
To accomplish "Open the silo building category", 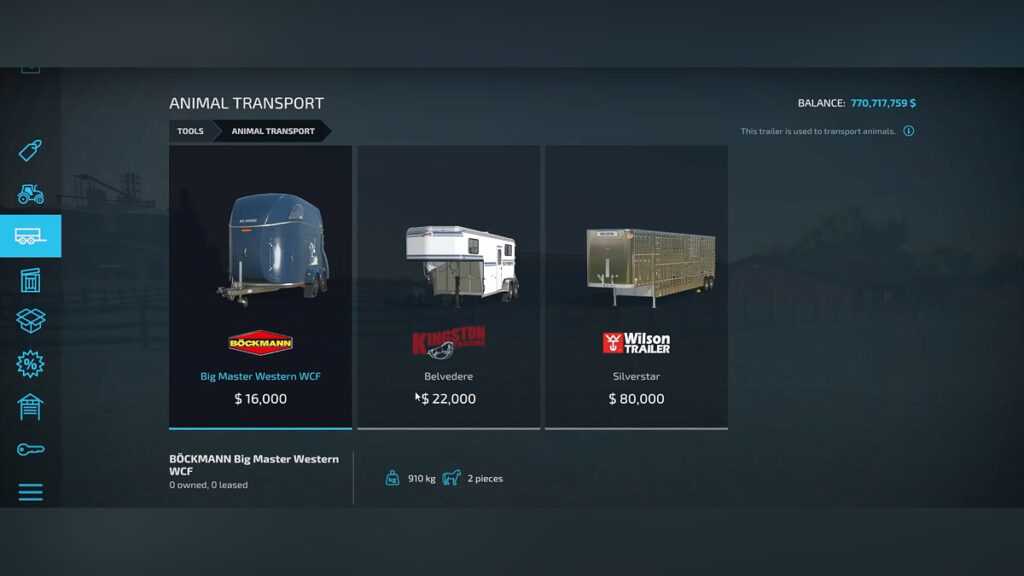I will pyautogui.click(x=30, y=279).
